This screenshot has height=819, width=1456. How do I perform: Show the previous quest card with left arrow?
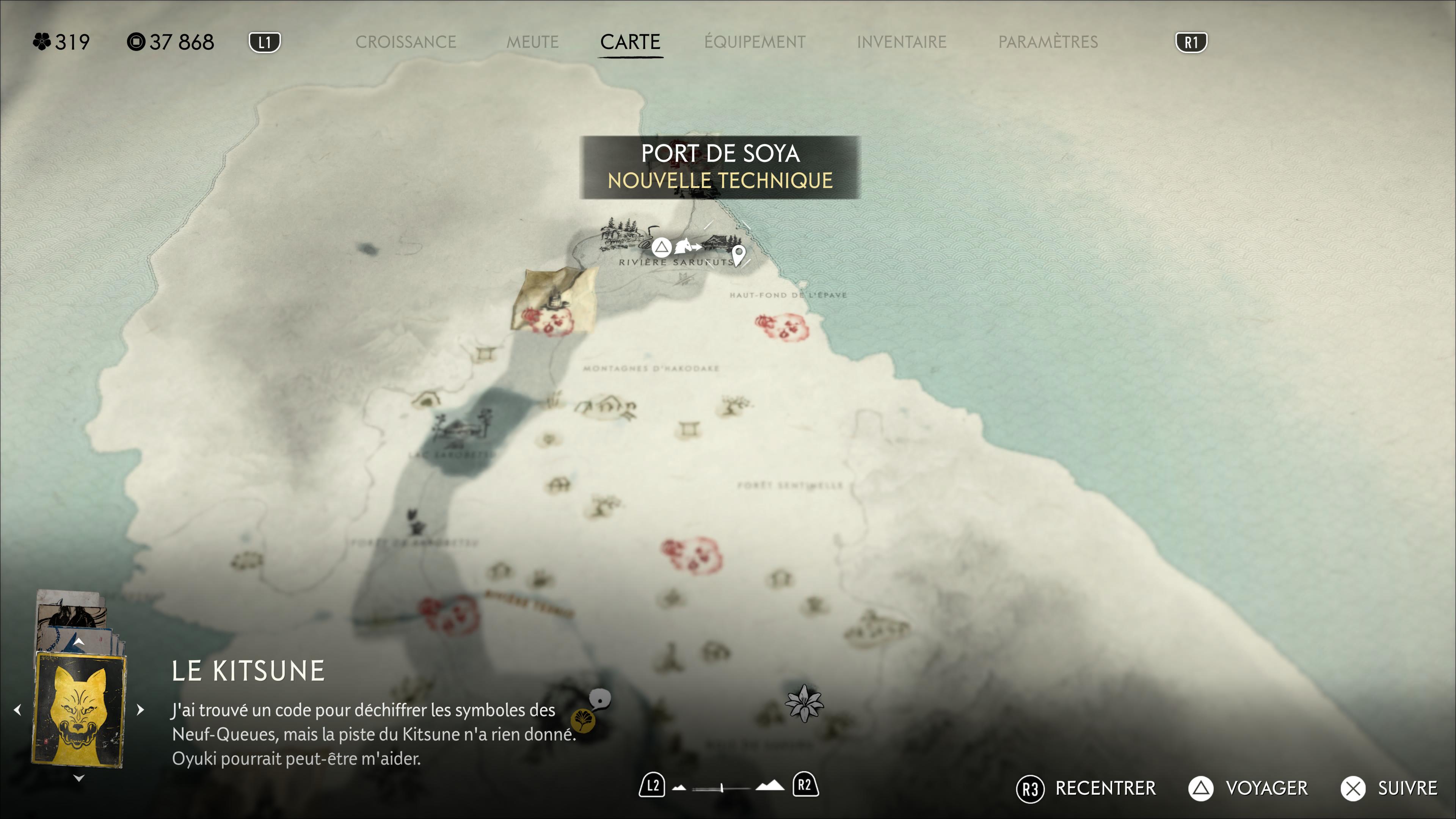click(17, 709)
